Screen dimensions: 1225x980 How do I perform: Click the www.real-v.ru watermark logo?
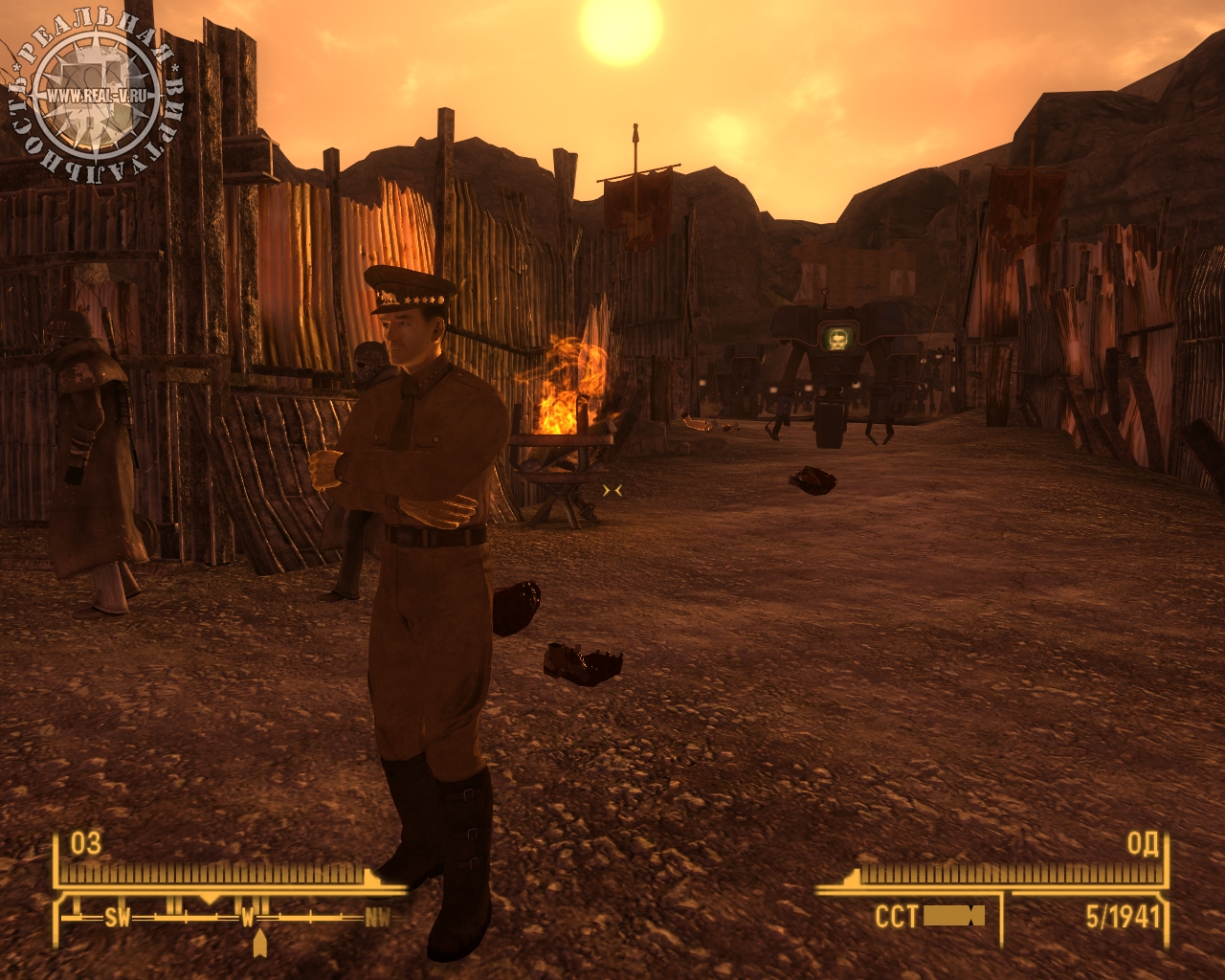tap(96, 94)
